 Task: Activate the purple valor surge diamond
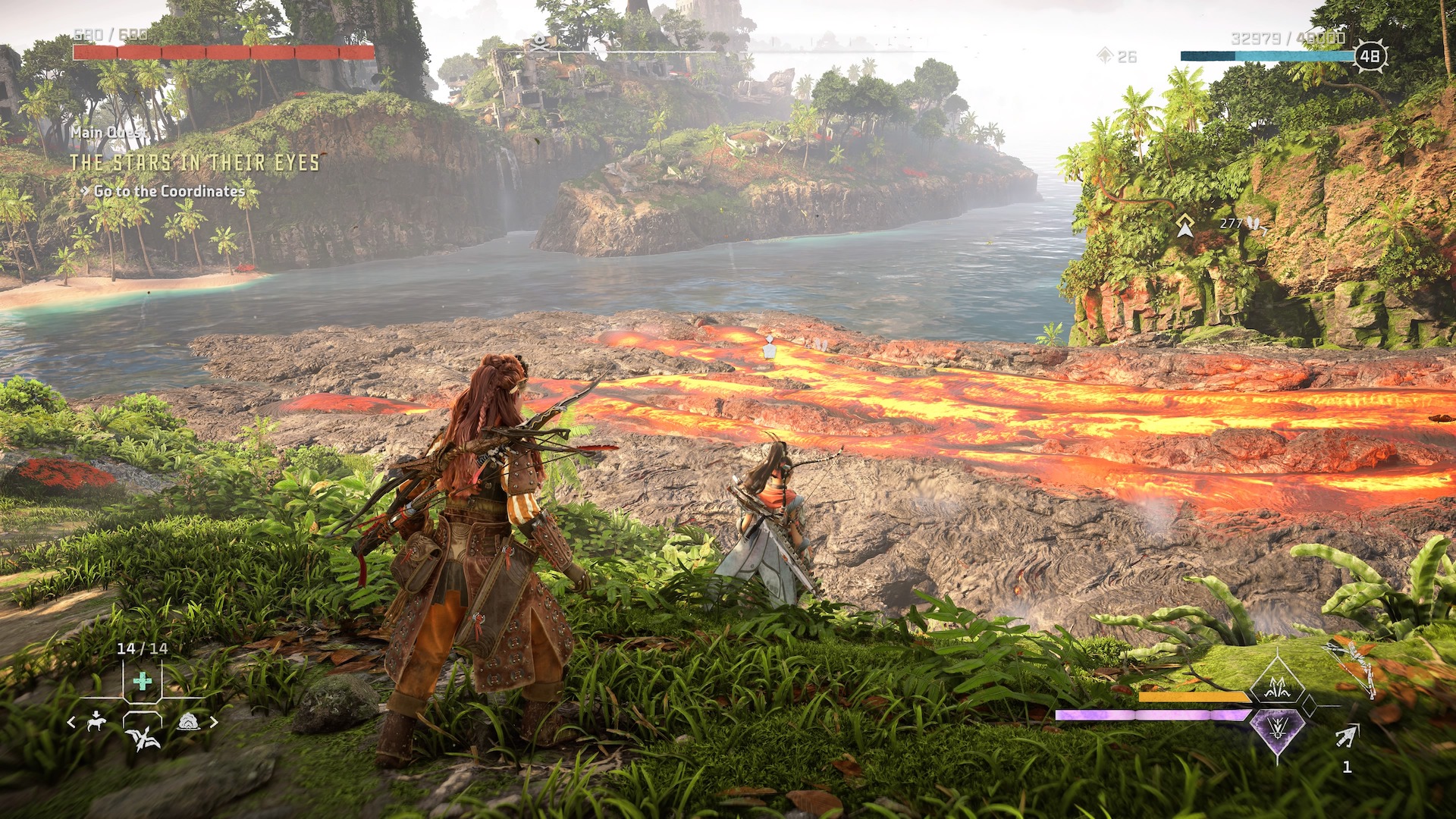pyautogui.click(x=1278, y=732)
